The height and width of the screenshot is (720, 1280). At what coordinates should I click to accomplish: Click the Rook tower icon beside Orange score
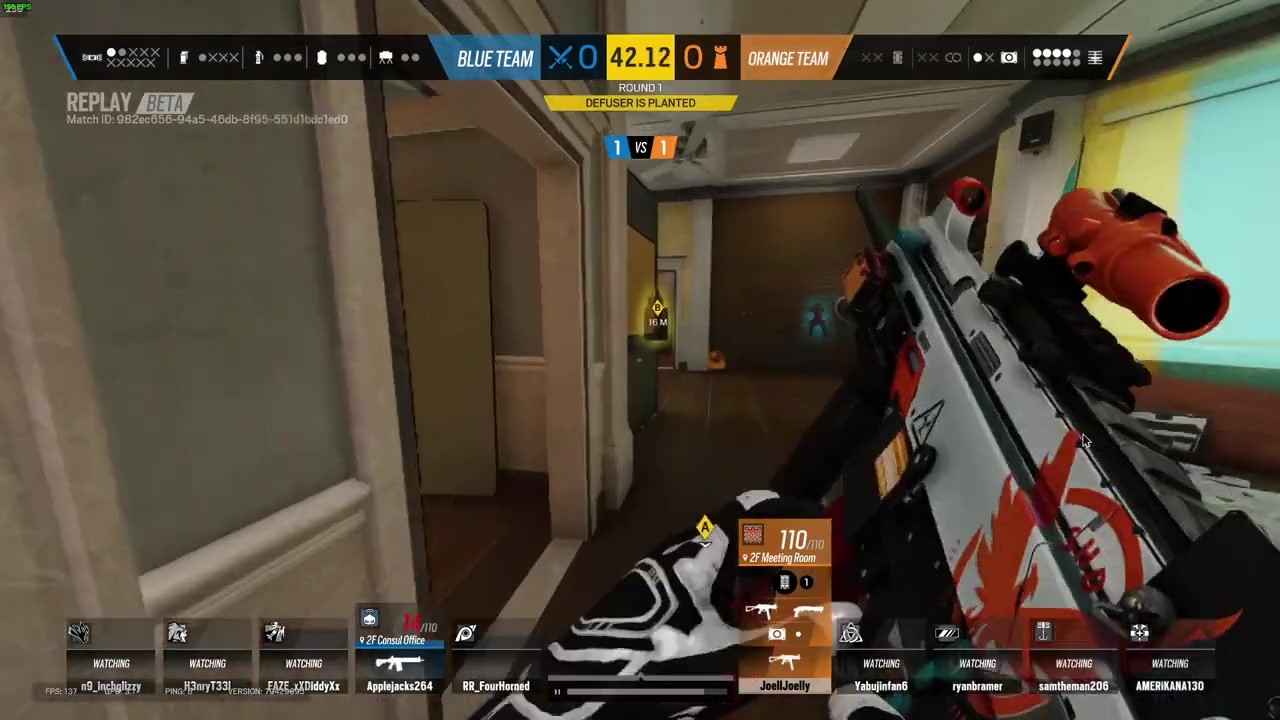723,57
